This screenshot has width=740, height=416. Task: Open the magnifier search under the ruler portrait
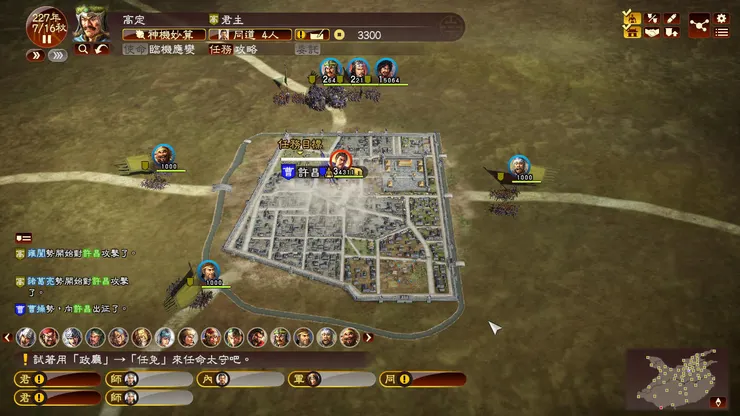click(82, 48)
